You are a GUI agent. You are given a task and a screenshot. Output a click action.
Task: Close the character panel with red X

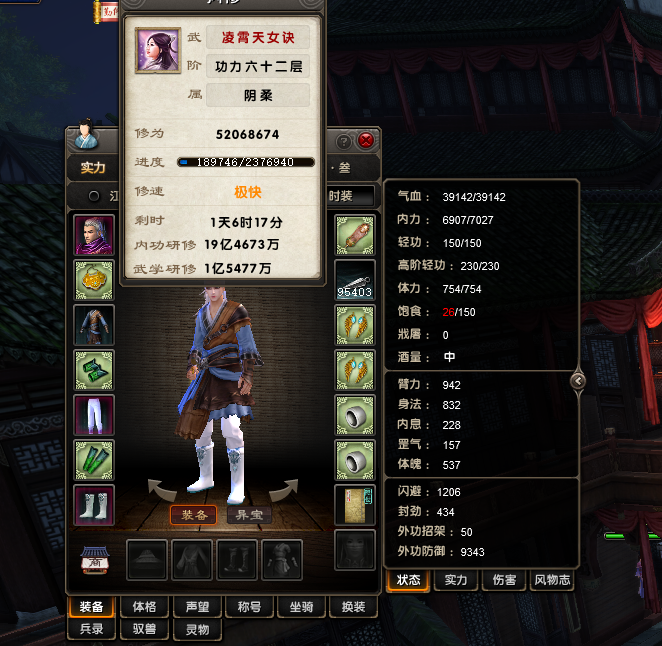[366, 141]
